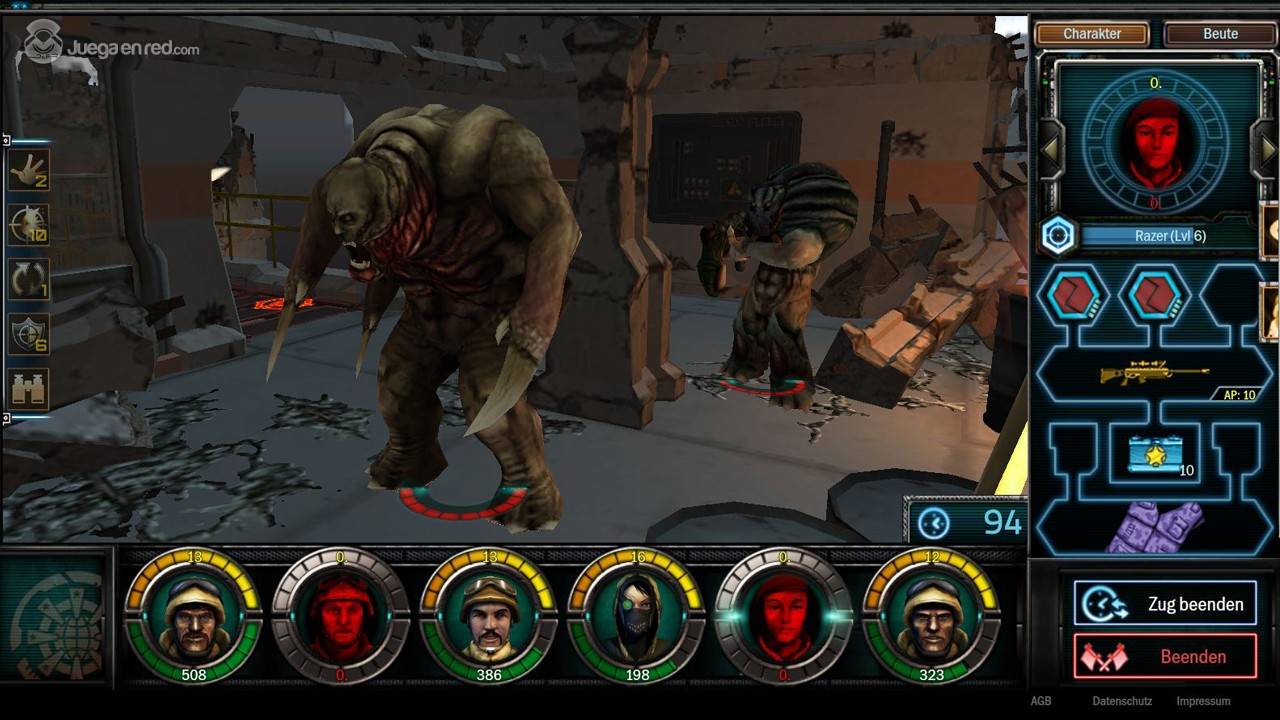Open the Datenschutz link
This screenshot has height=720, width=1280.
point(1122,702)
